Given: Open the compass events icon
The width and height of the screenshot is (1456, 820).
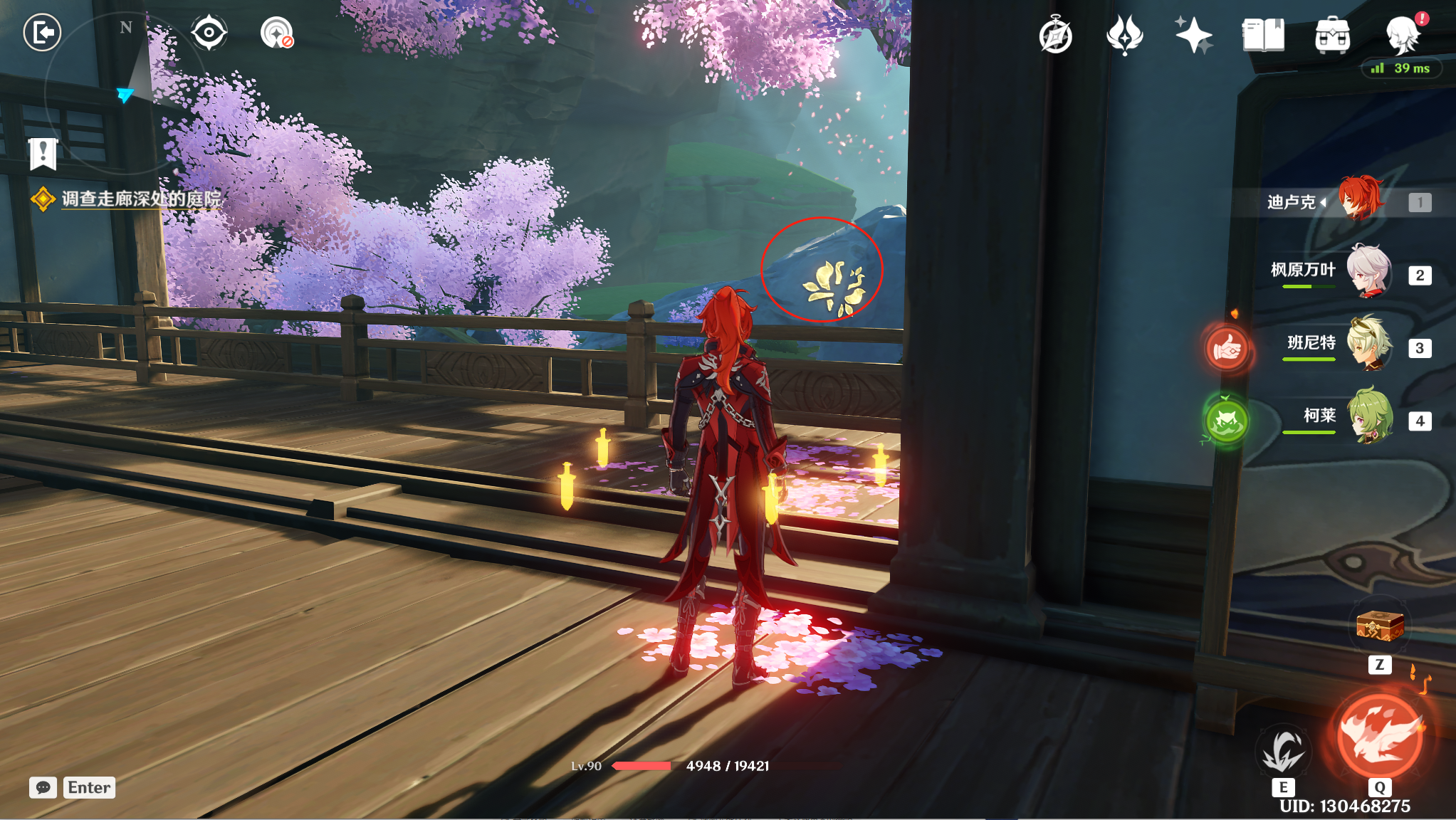Looking at the screenshot, I should pos(1055,36).
